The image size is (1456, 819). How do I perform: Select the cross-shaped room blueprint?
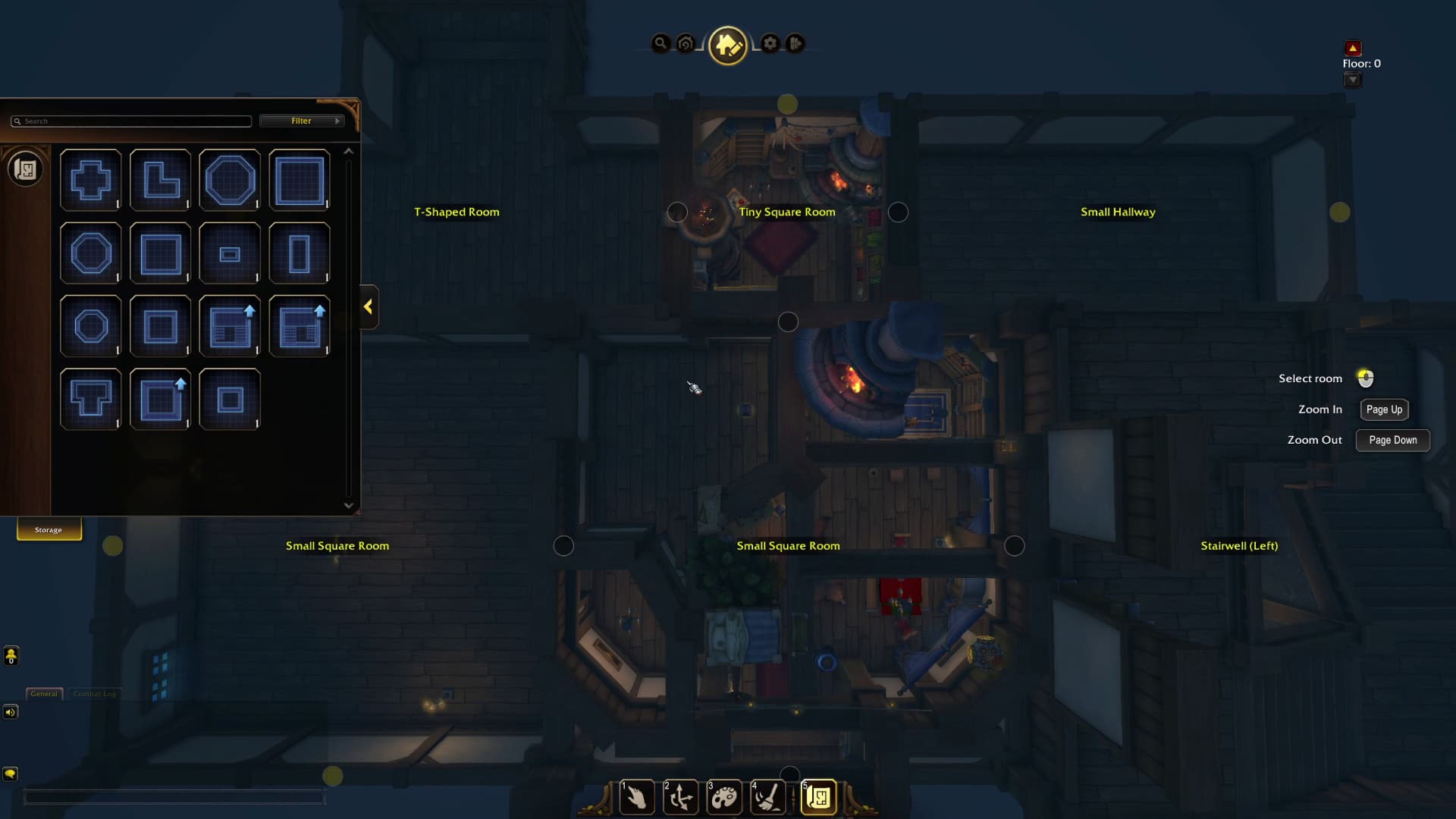click(x=91, y=180)
